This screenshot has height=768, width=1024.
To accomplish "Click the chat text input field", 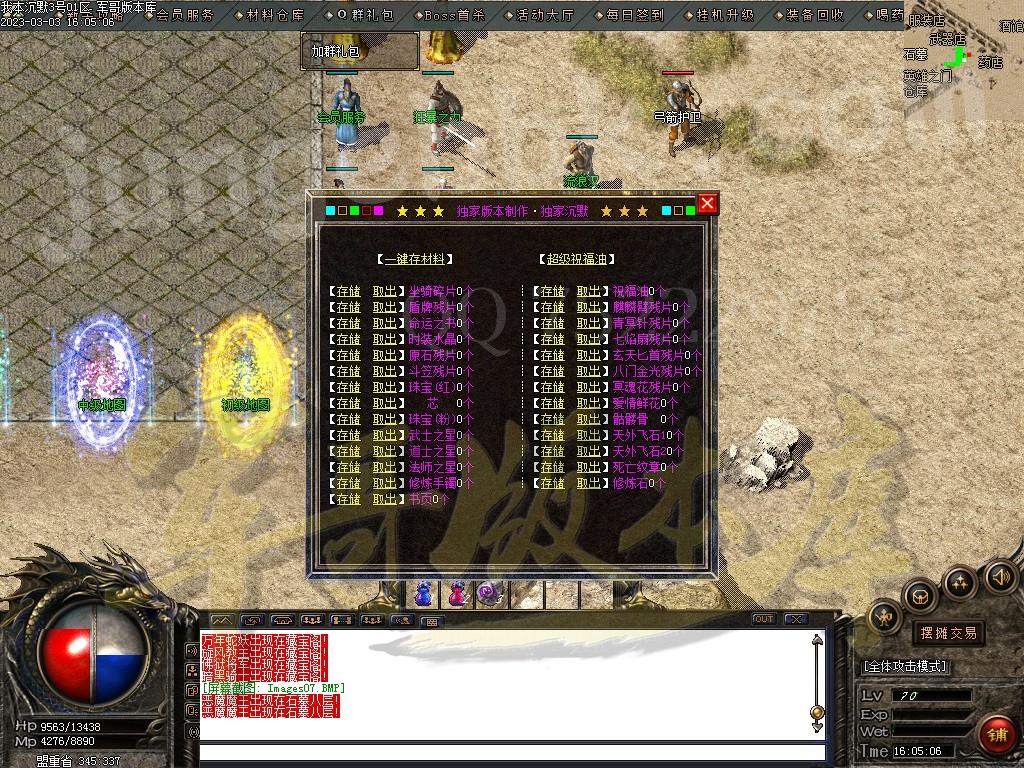I will point(510,753).
